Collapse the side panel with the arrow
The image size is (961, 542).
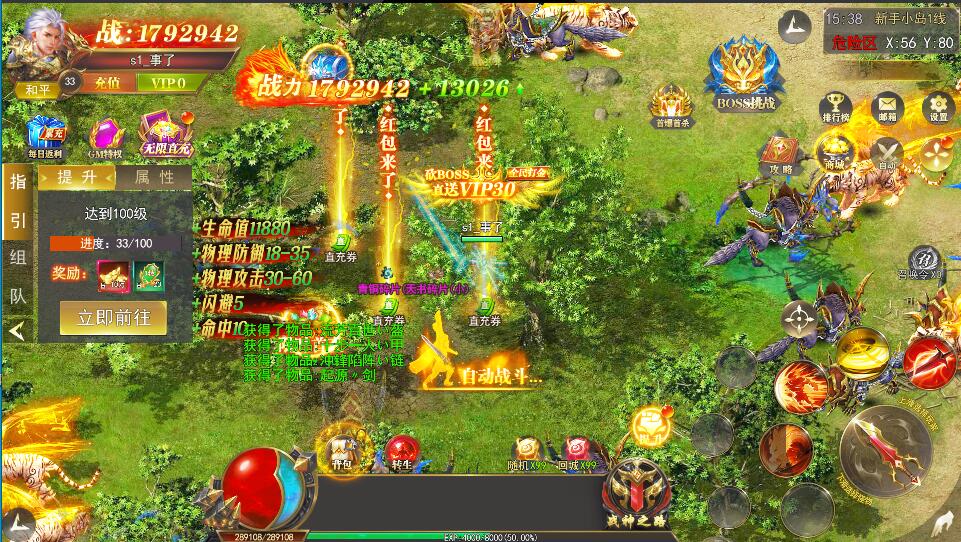point(17,329)
